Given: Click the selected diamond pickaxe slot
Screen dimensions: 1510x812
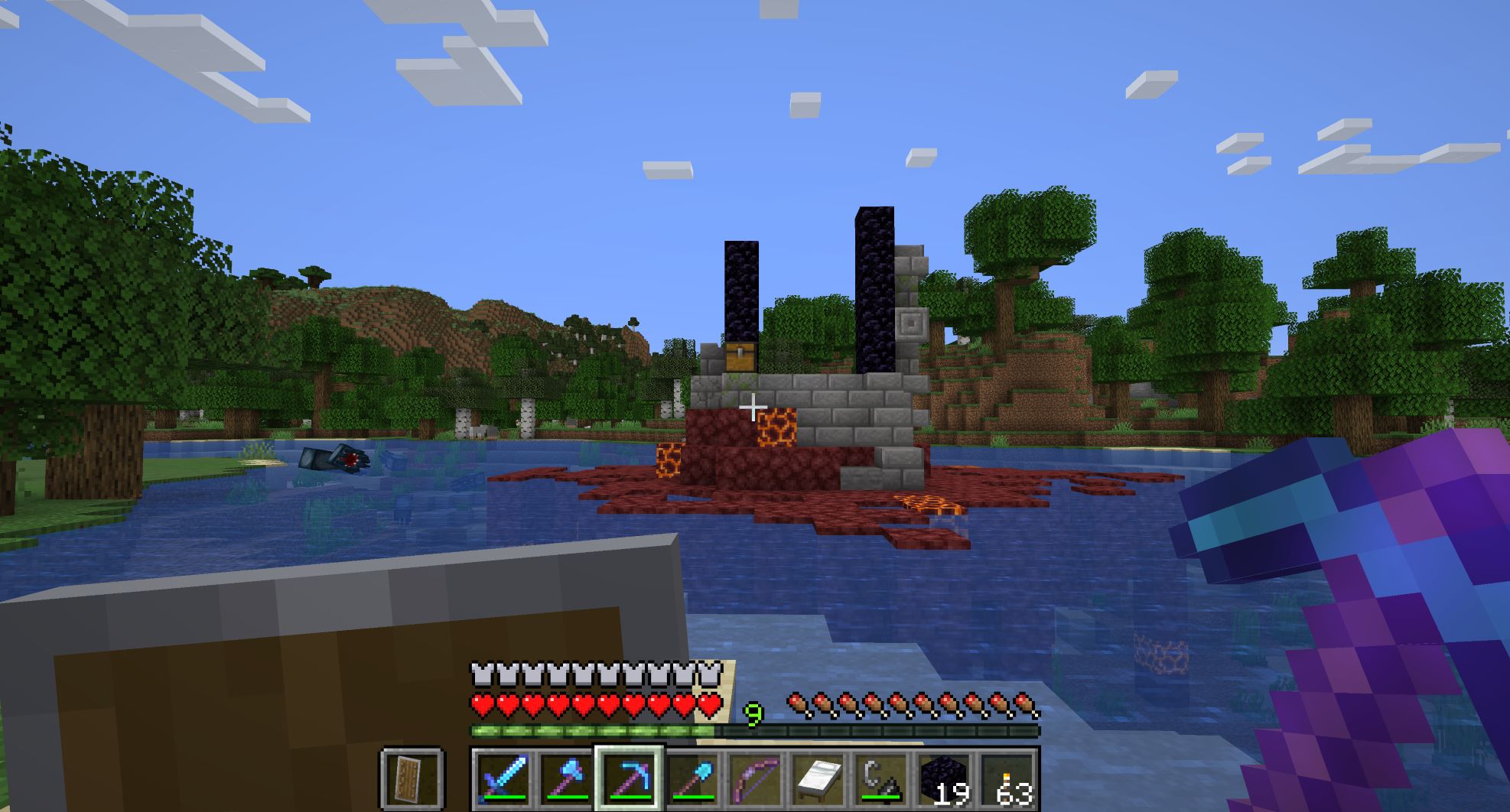Looking at the screenshot, I should coord(629,778).
